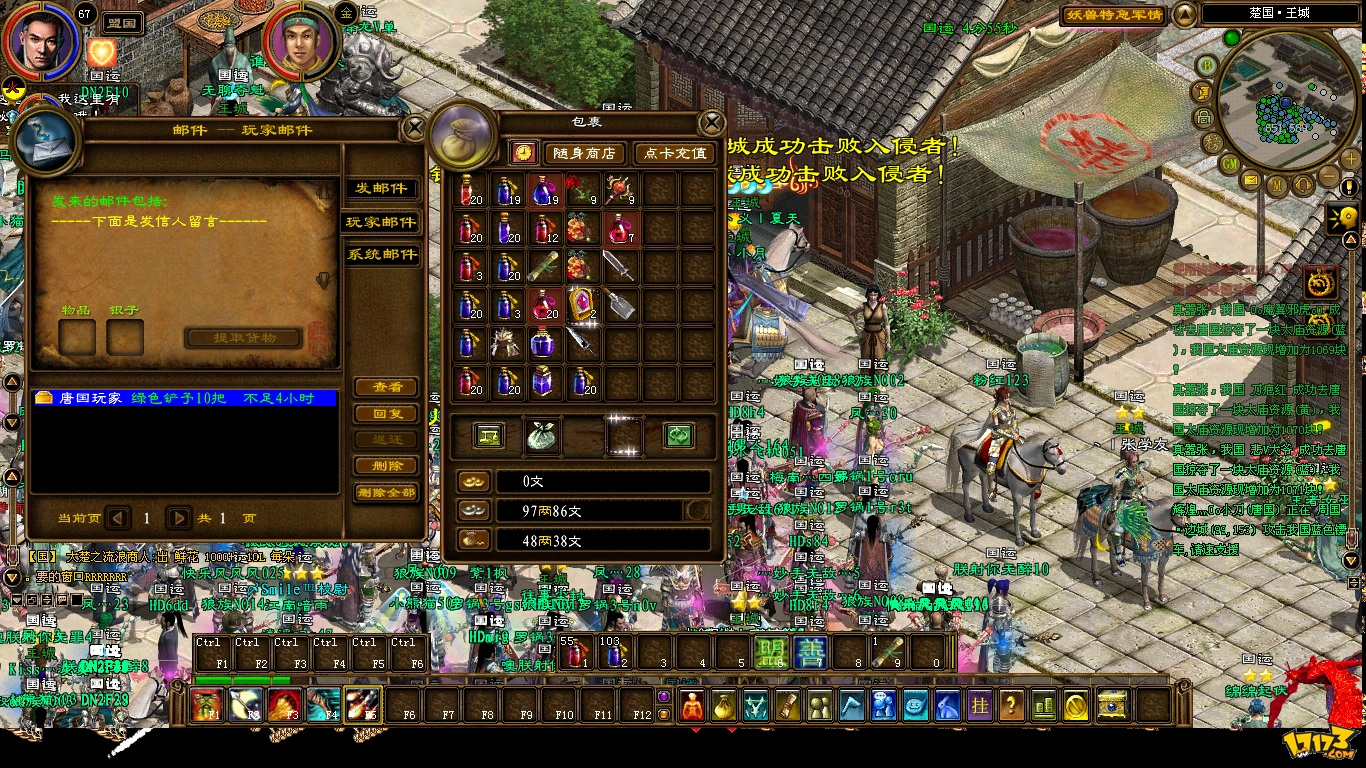Go to the next mail page arrow

click(179, 518)
